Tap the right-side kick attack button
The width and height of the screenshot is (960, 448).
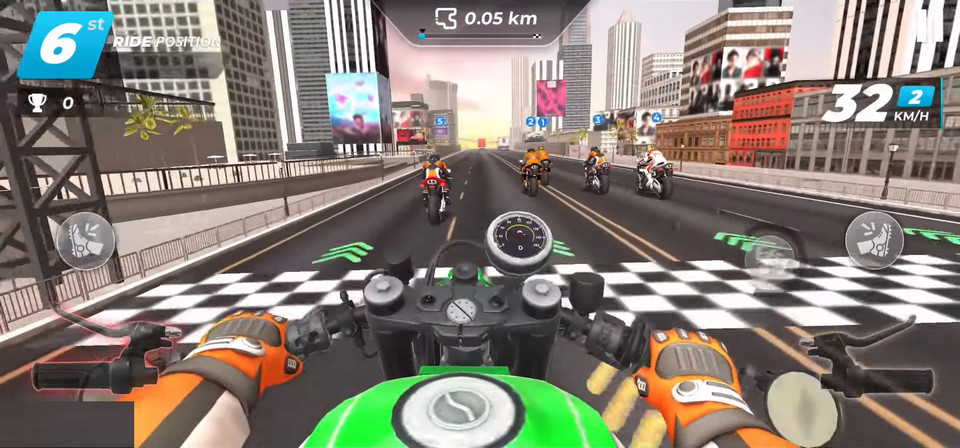click(874, 240)
